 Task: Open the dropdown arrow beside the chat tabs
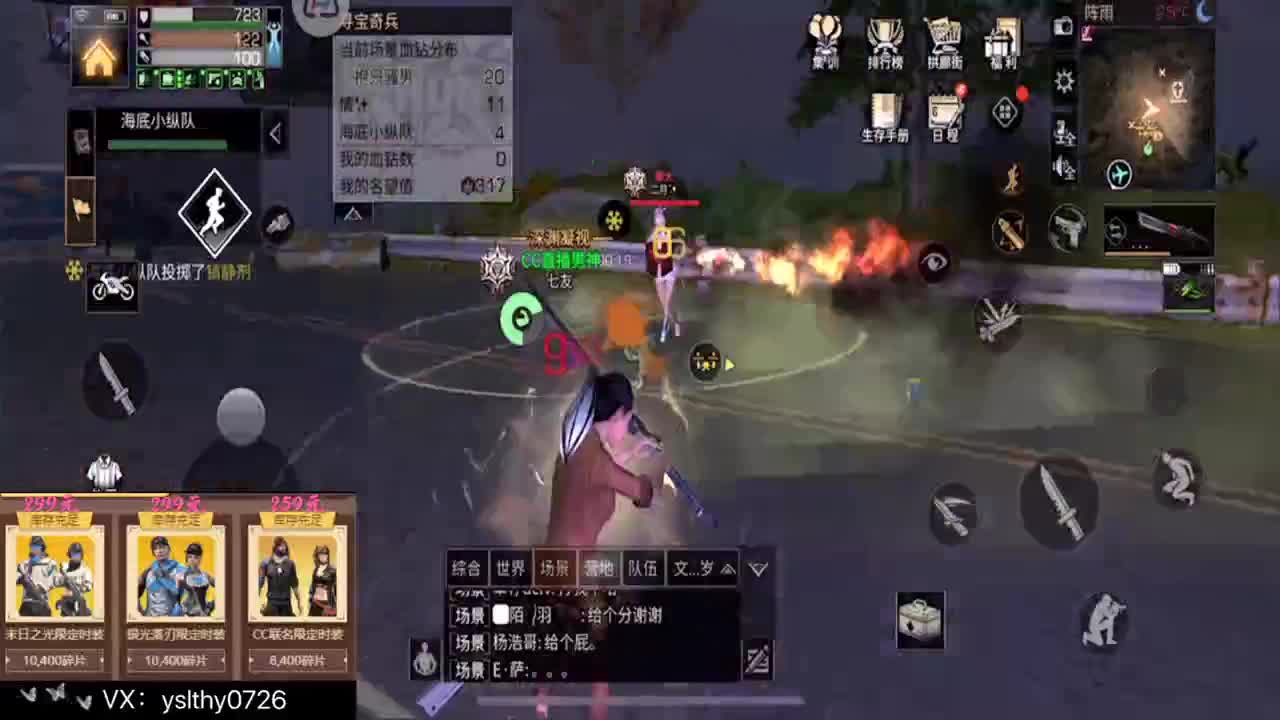(758, 568)
